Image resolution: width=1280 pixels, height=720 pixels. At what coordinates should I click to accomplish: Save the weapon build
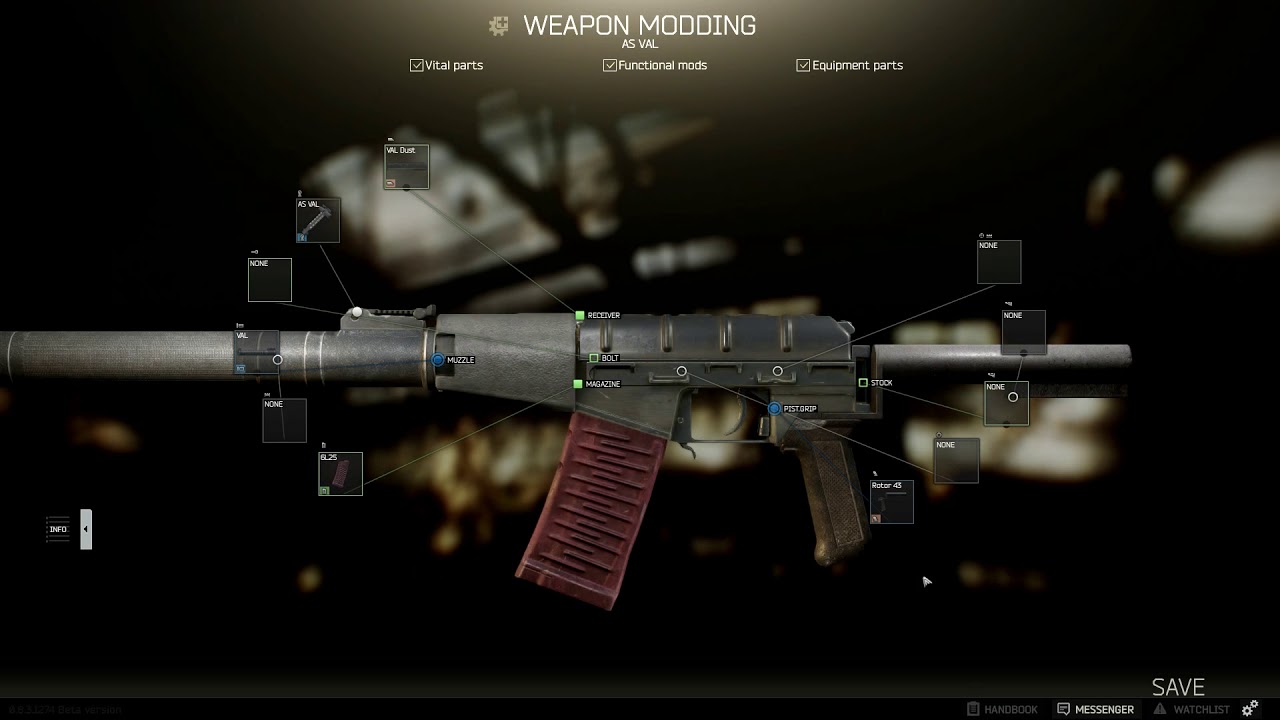[1178, 687]
